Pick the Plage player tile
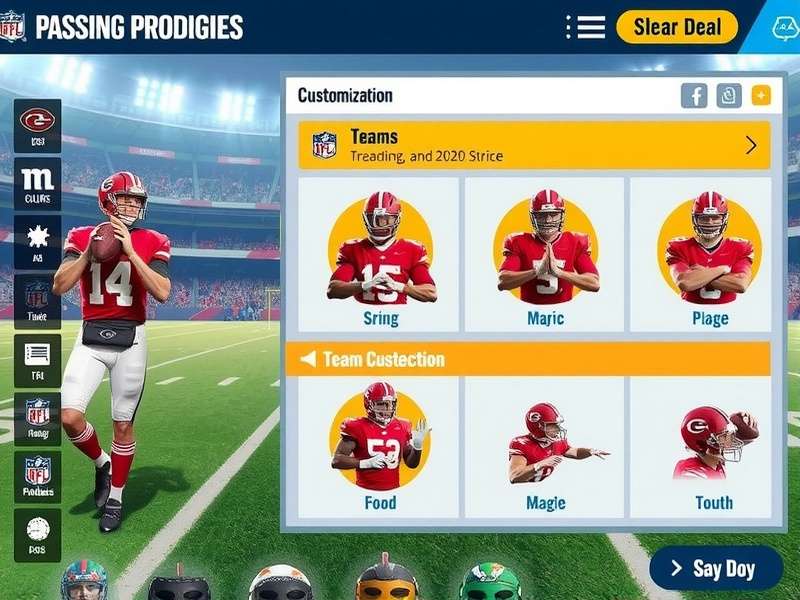800x600 pixels. 710,255
